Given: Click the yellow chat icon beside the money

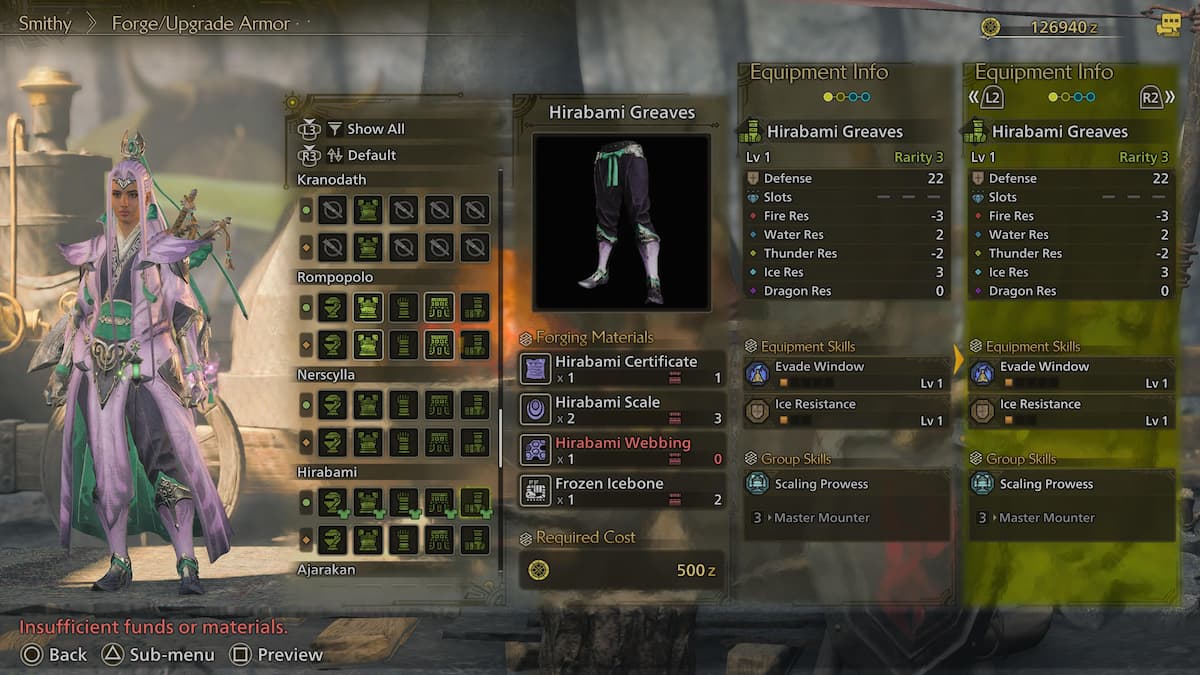Looking at the screenshot, I should (x=1168, y=25).
